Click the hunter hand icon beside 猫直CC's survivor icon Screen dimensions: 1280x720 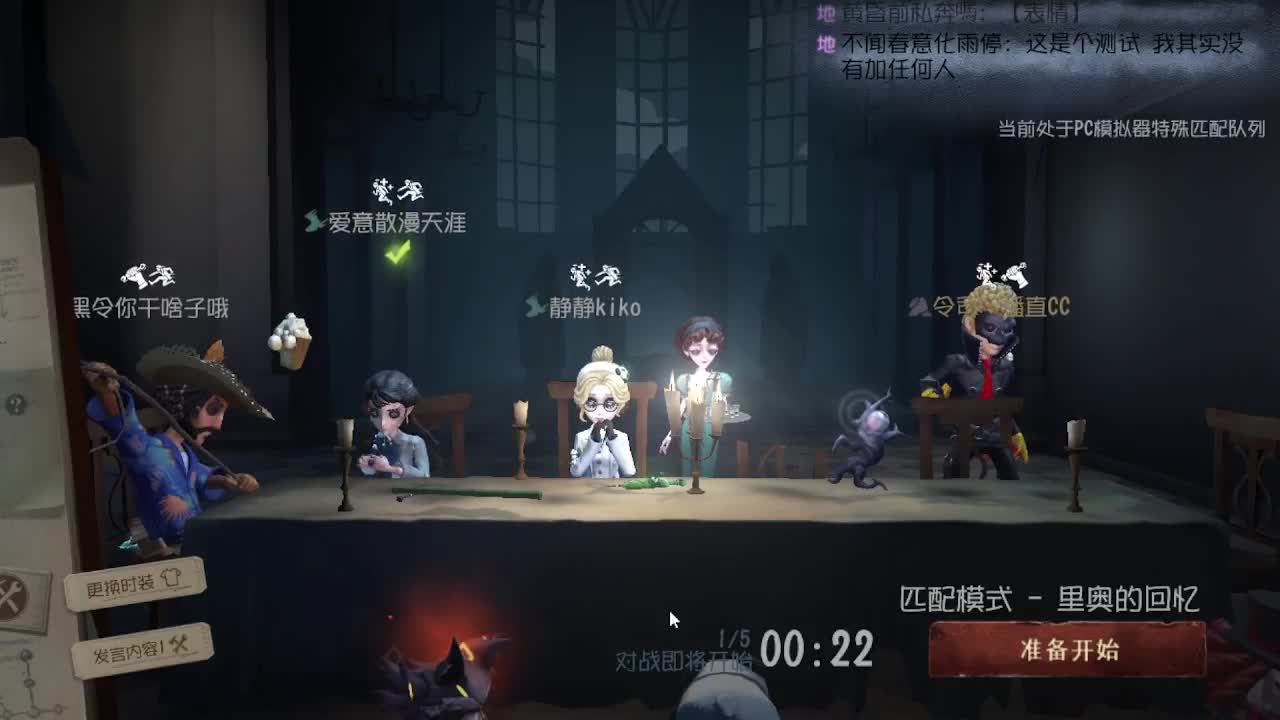(x=1018, y=270)
